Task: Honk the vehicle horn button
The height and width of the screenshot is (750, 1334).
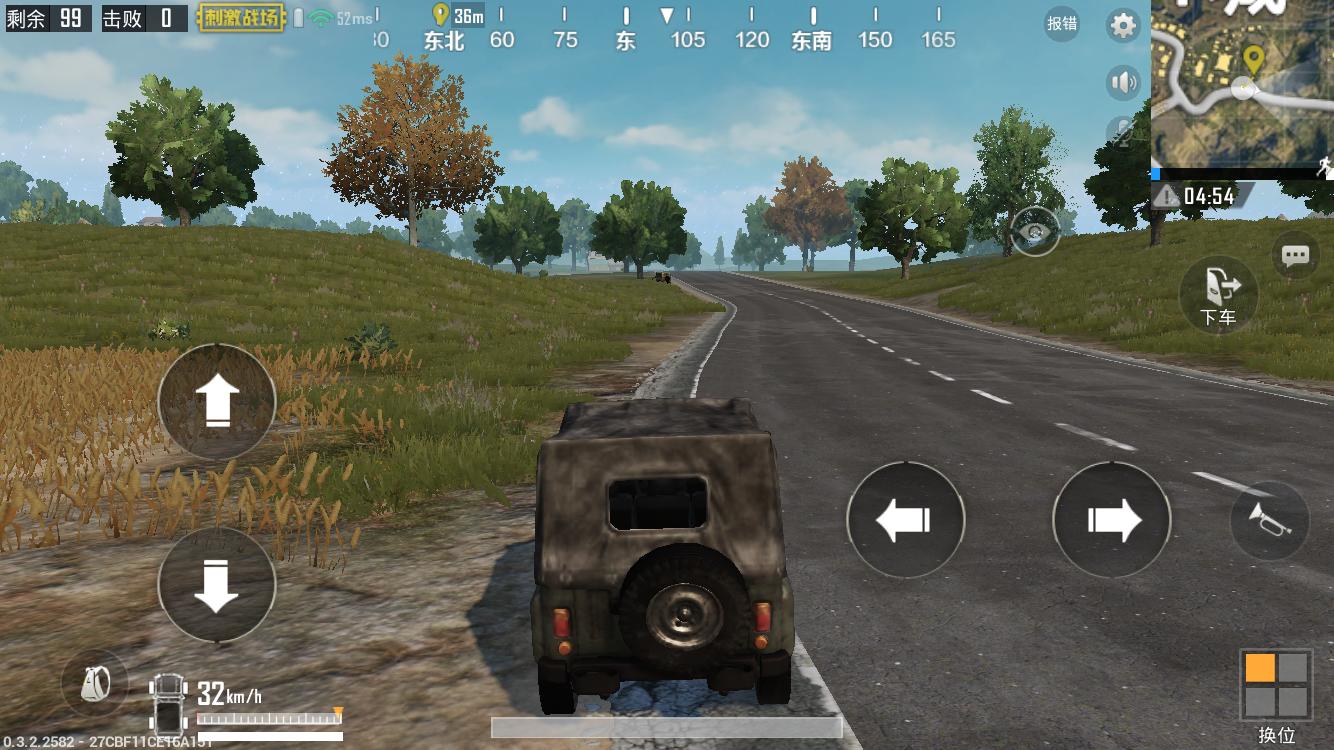Action: point(1269,520)
